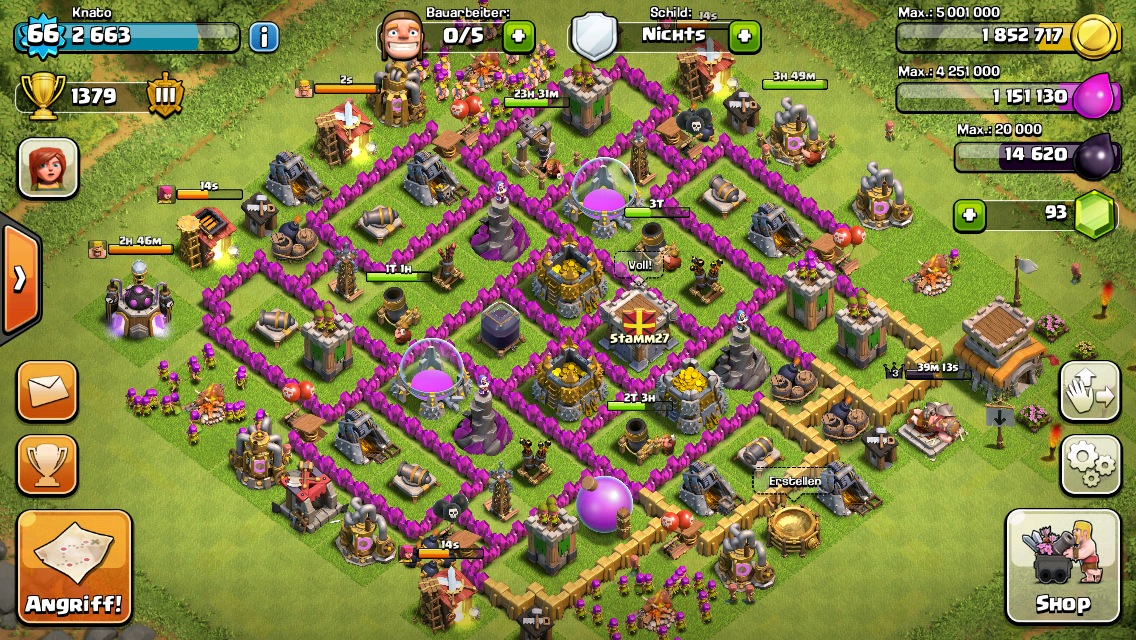Click the blue info button

click(263, 38)
